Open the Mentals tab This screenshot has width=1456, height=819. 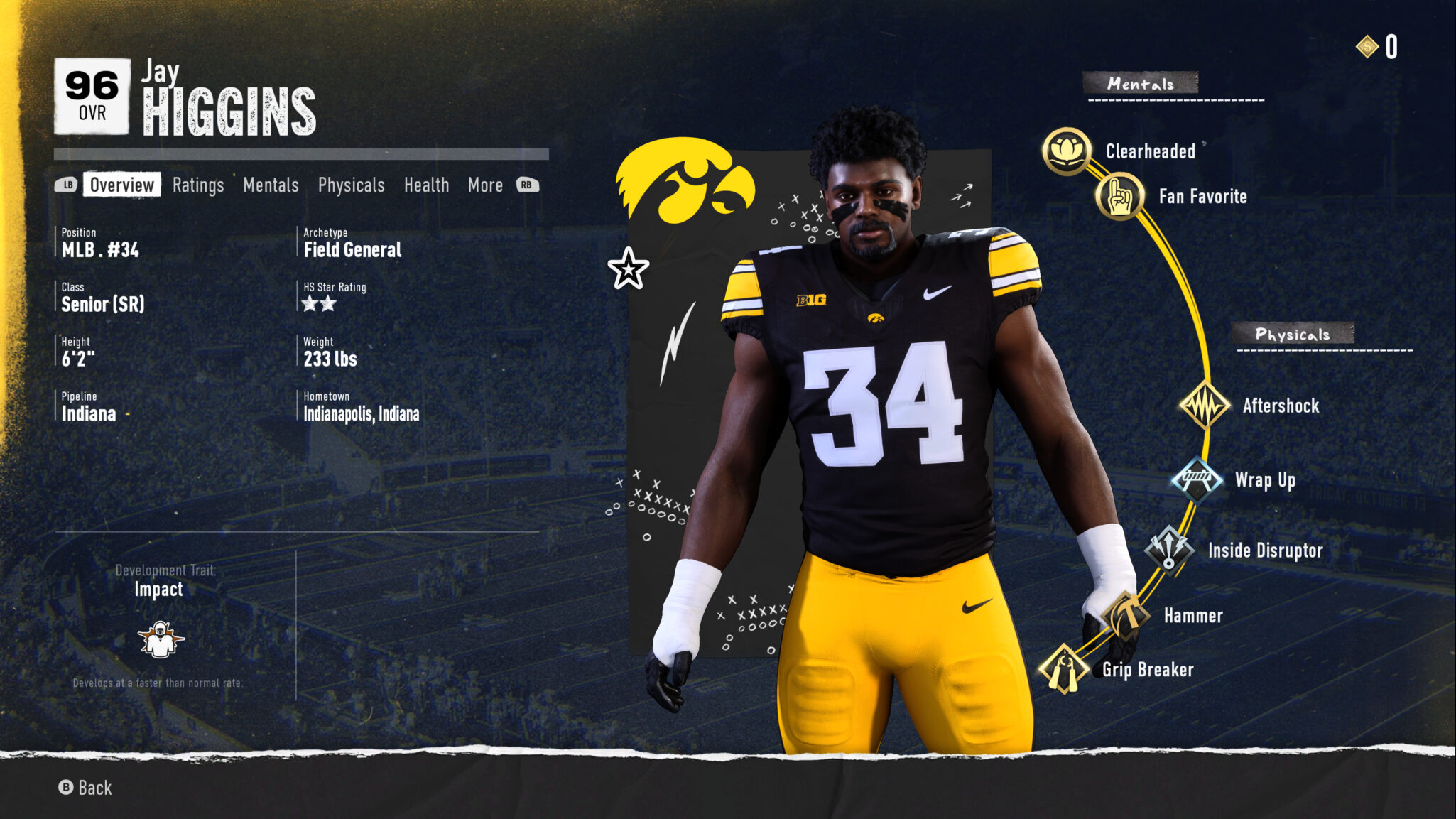pos(271,185)
